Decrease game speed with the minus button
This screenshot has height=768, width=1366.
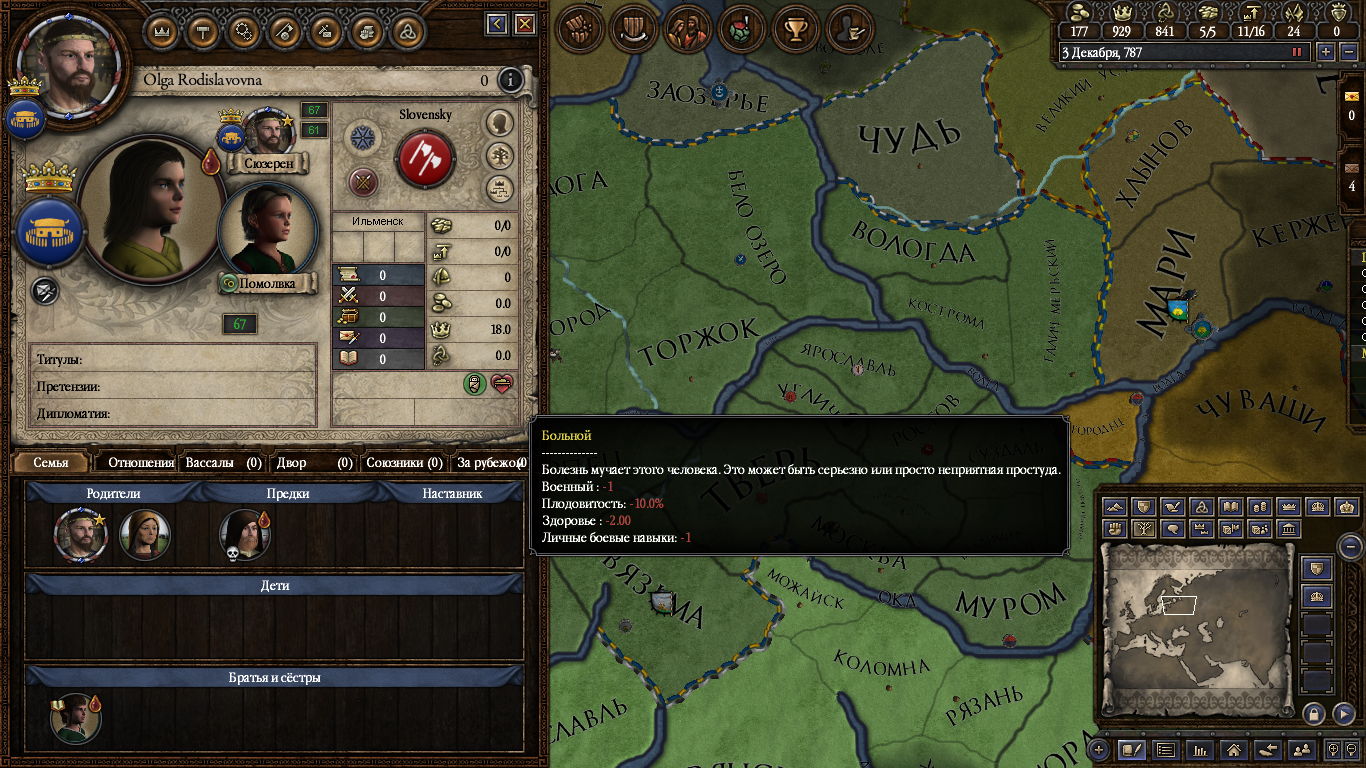[x=1347, y=52]
